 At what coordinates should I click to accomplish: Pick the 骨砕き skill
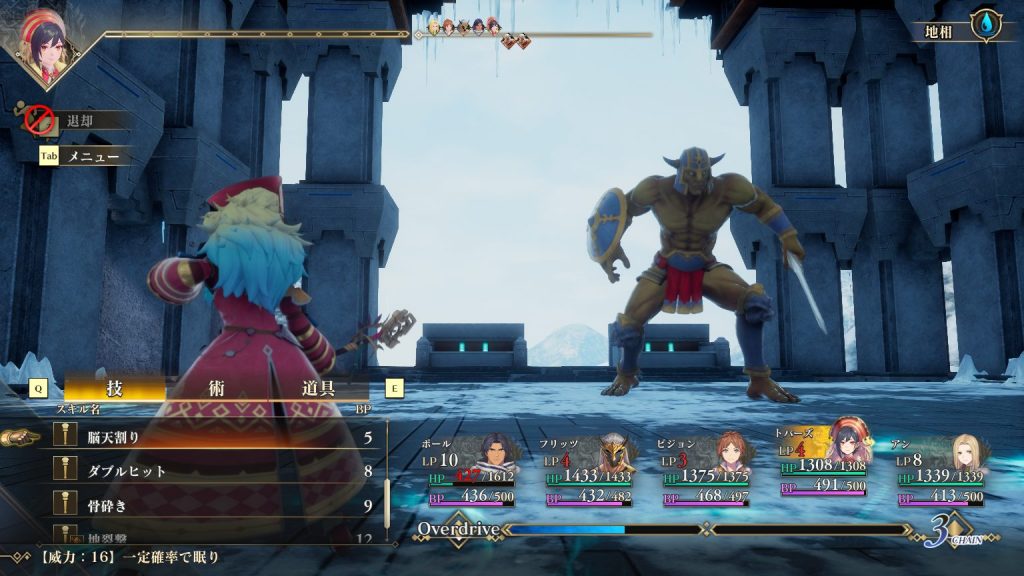point(200,505)
